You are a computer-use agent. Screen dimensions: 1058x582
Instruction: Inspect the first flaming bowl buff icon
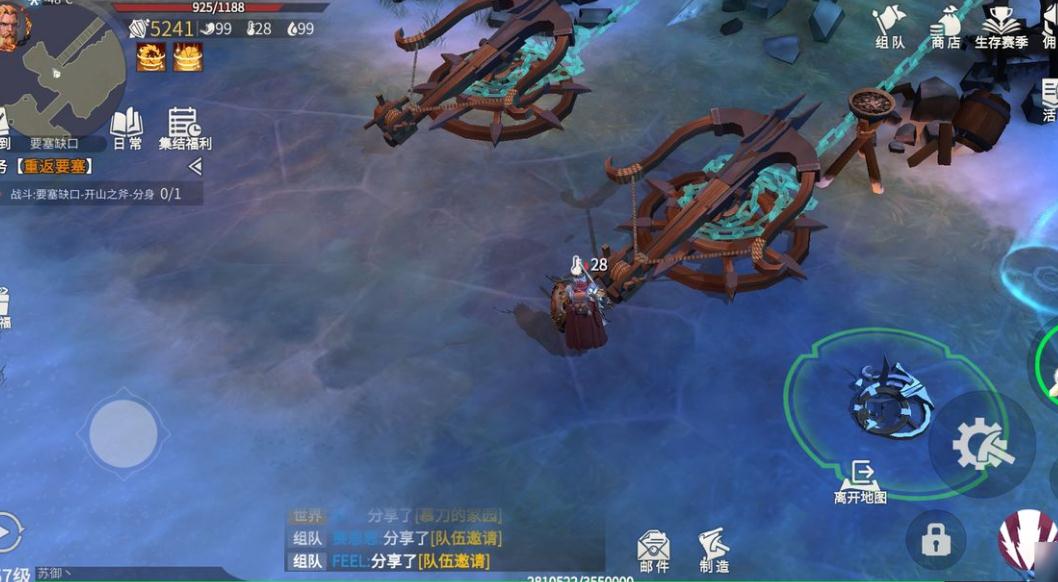(151, 57)
